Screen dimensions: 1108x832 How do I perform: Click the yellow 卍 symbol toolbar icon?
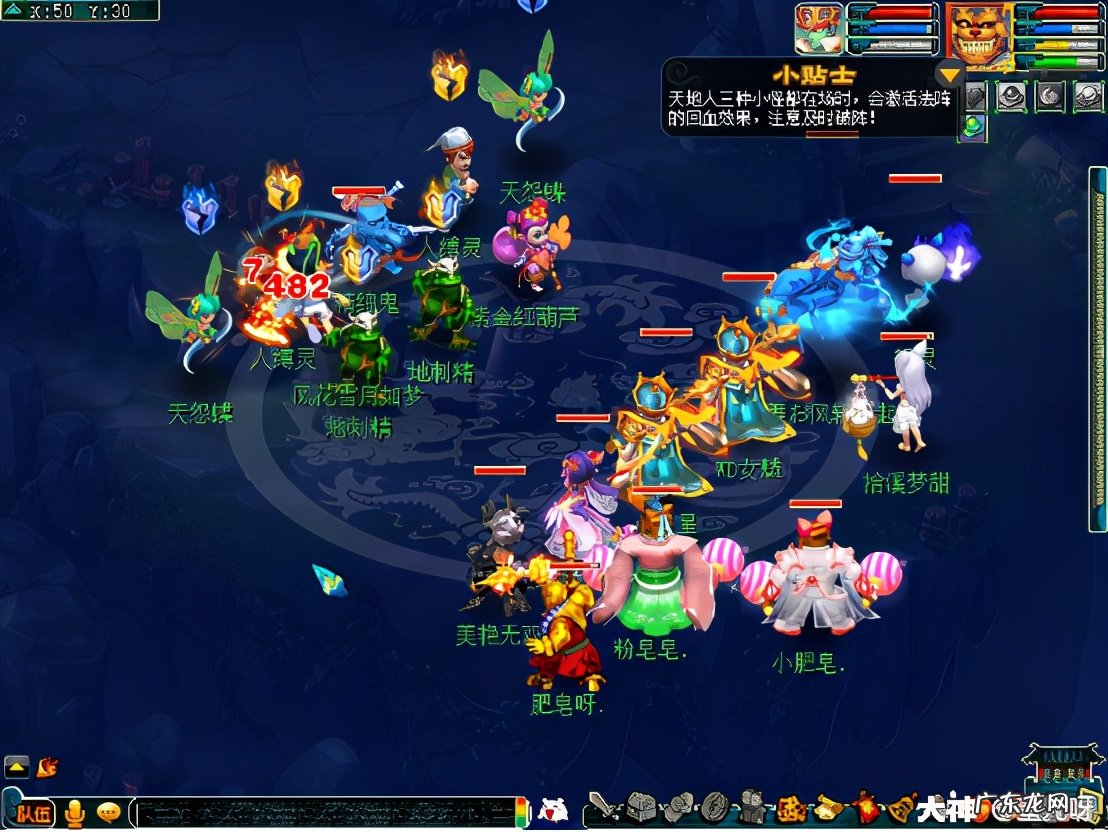click(790, 806)
